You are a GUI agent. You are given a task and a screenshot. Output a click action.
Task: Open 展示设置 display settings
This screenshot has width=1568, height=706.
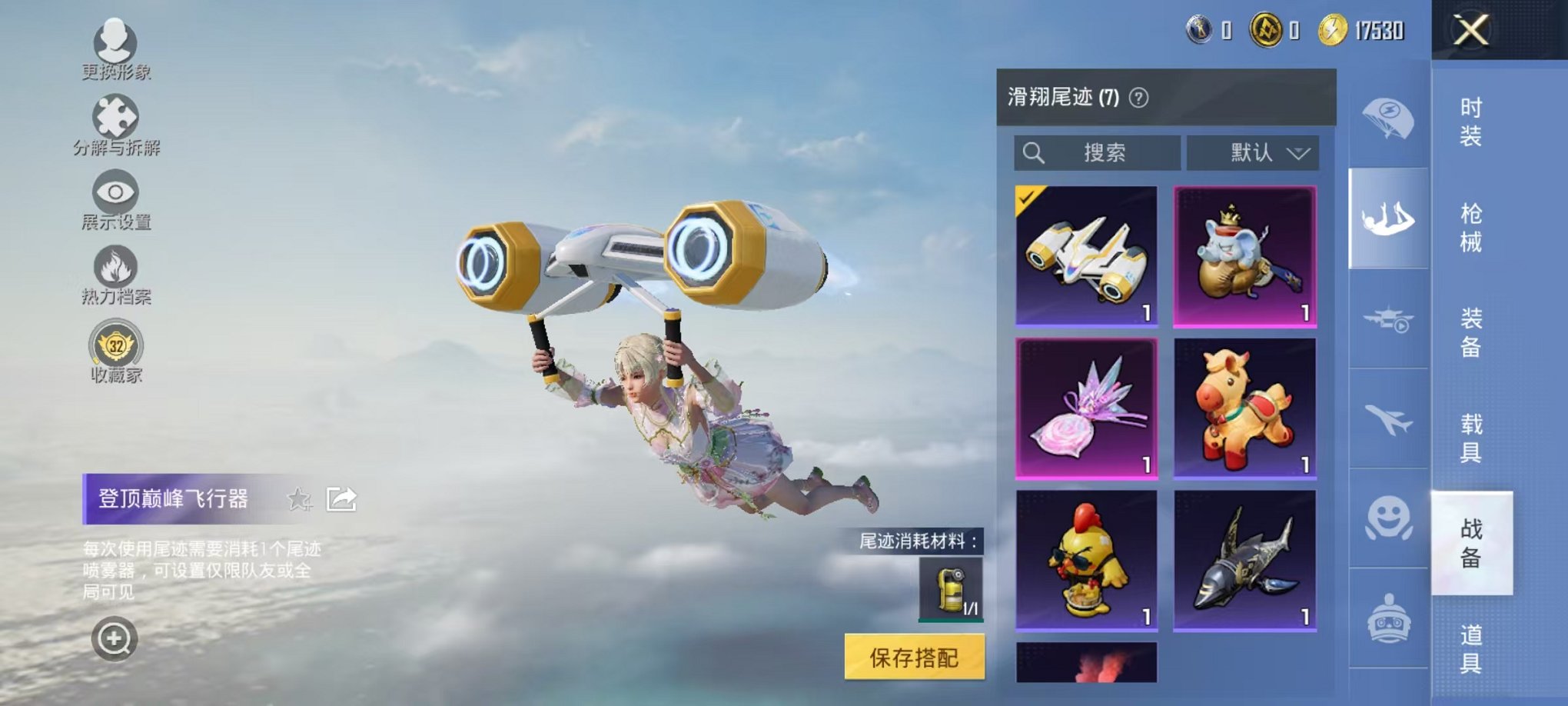(x=114, y=196)
